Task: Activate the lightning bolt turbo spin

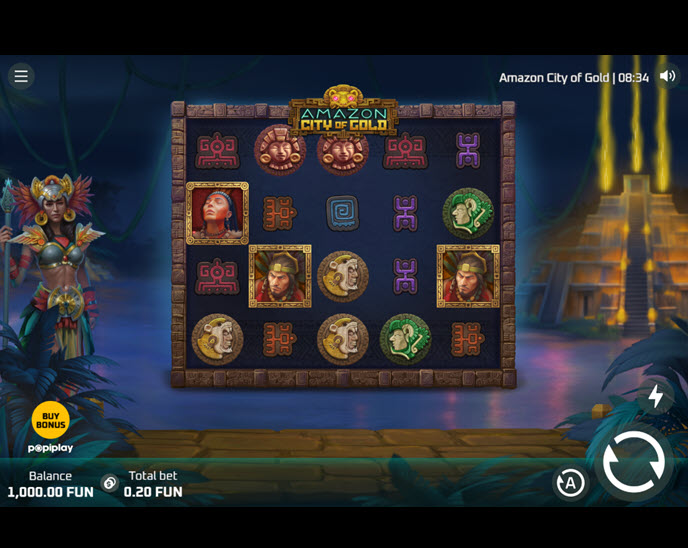Action: pyautogui.click(x=656, y=396)
